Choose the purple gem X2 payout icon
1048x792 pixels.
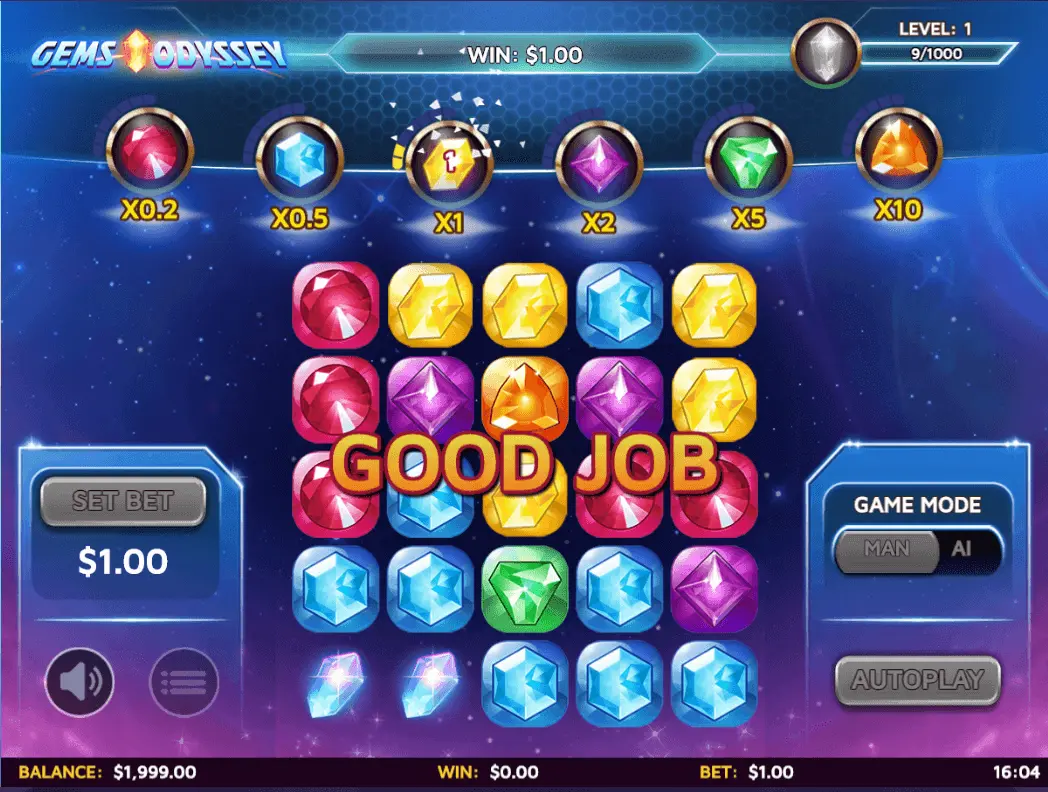click(x=598, y=163)
